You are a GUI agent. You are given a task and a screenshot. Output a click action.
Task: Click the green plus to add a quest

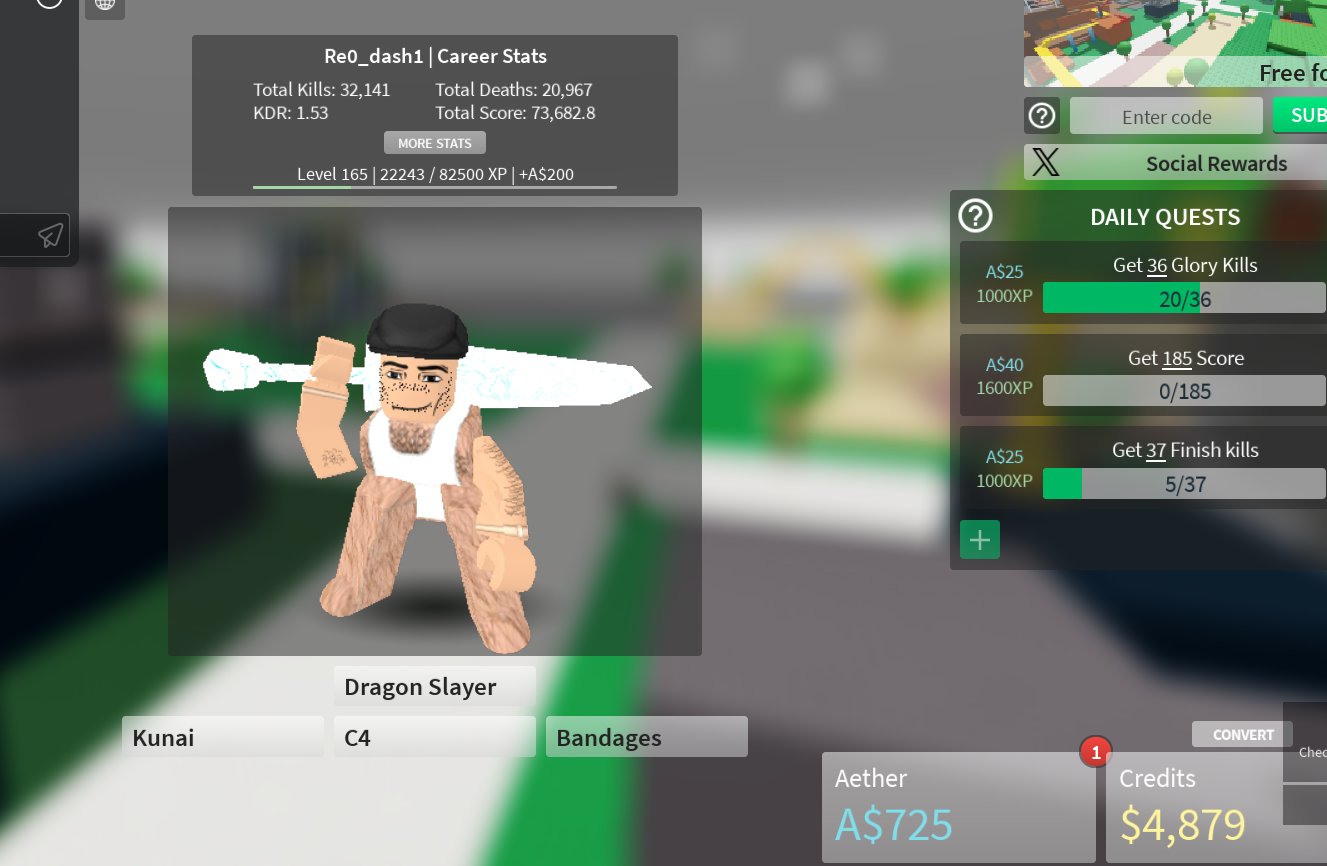(979, 539)
